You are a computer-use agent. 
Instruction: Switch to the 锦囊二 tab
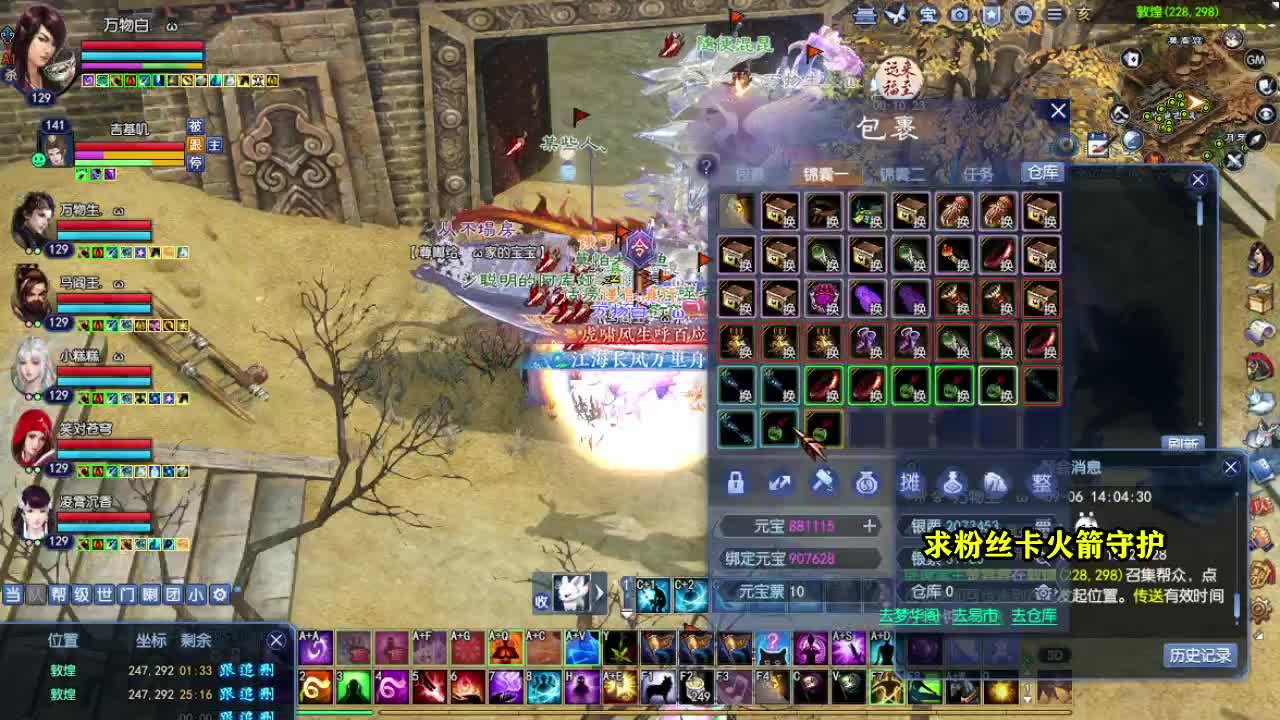click(x=903, y=172)
